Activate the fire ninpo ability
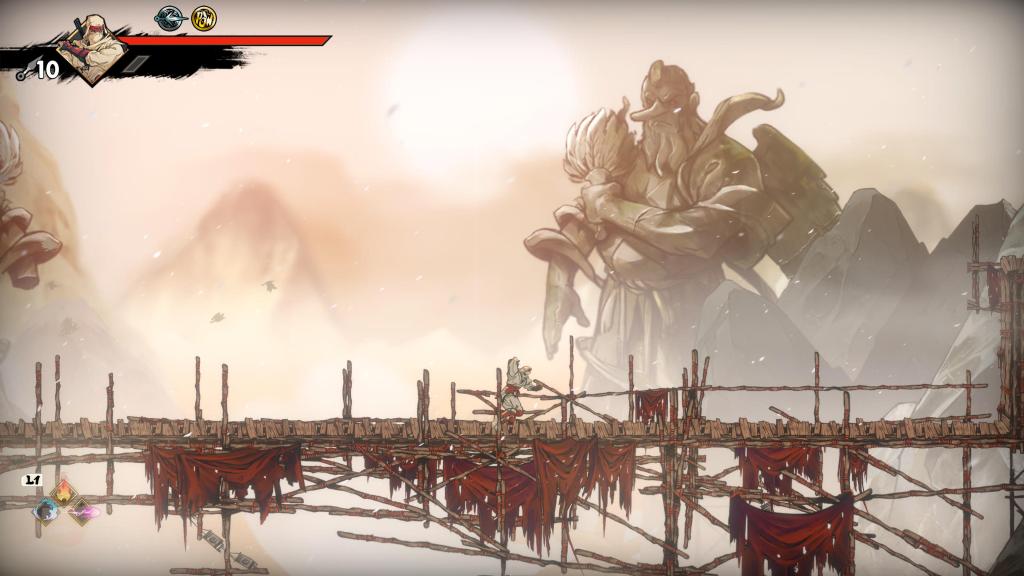Viewport: 1024px width, 576px height. [64, 491]
